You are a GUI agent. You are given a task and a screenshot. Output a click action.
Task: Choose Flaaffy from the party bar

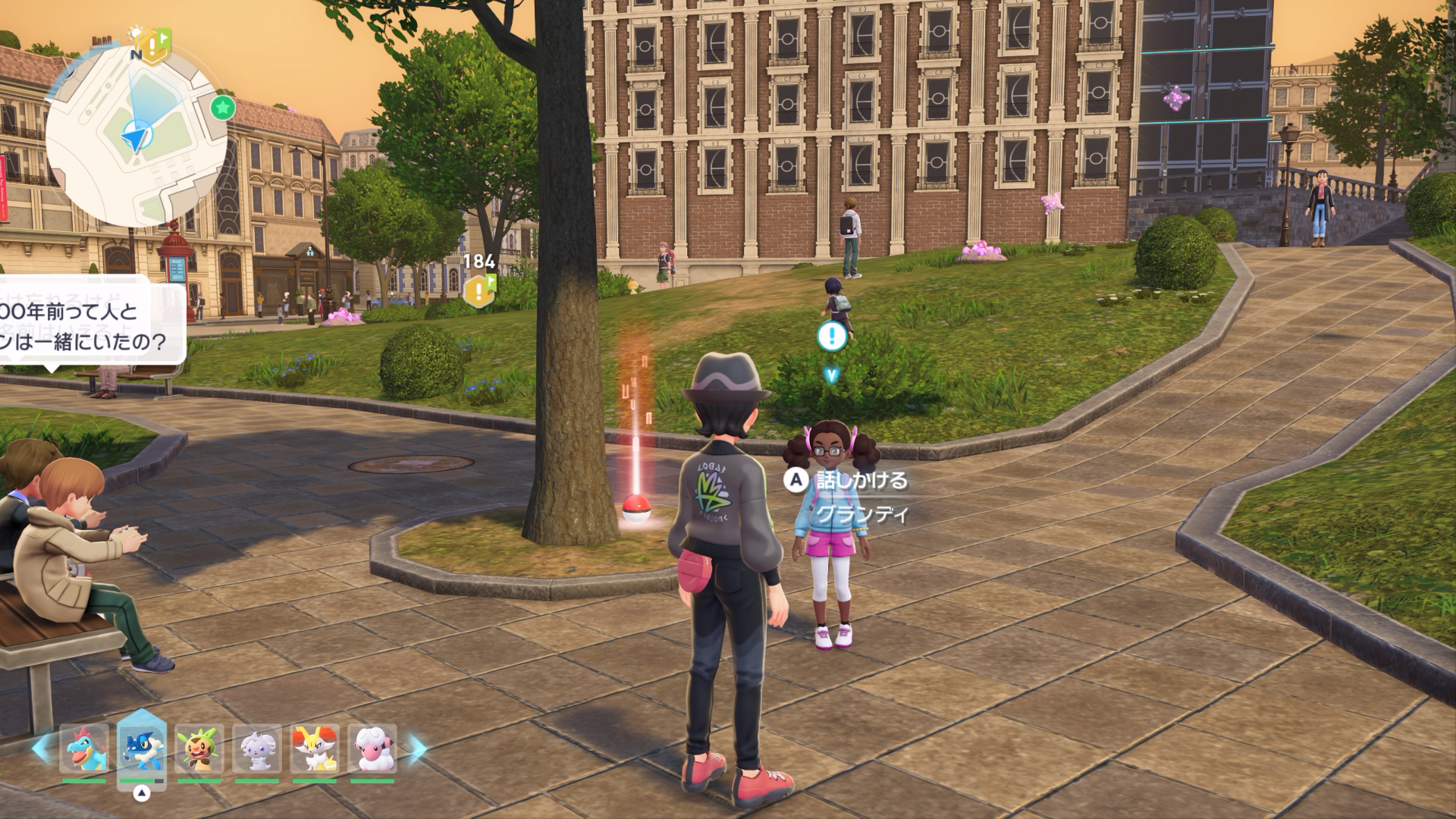(x=372, y=748)
